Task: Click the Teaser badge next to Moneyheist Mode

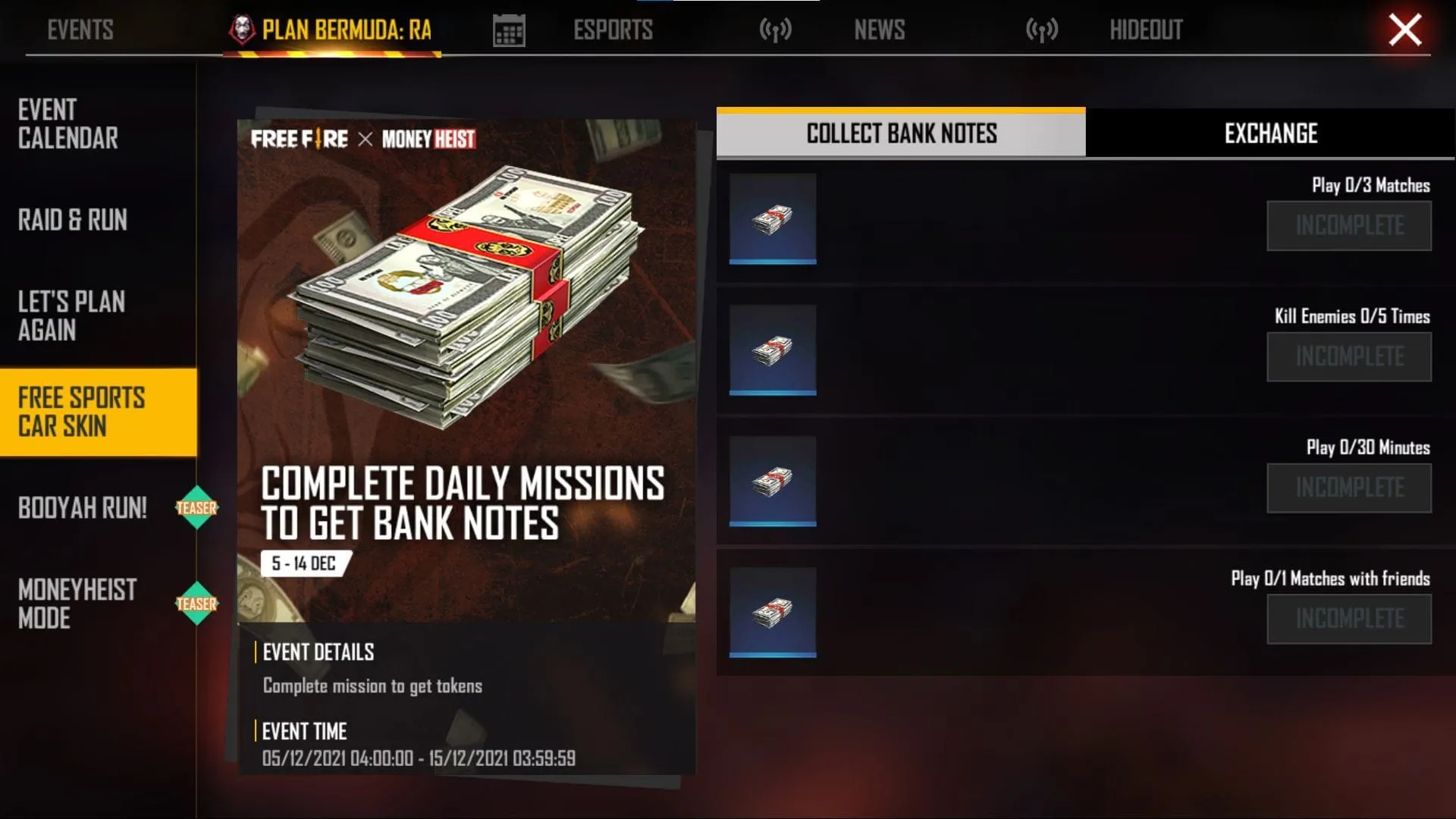Action: point(198,604)
